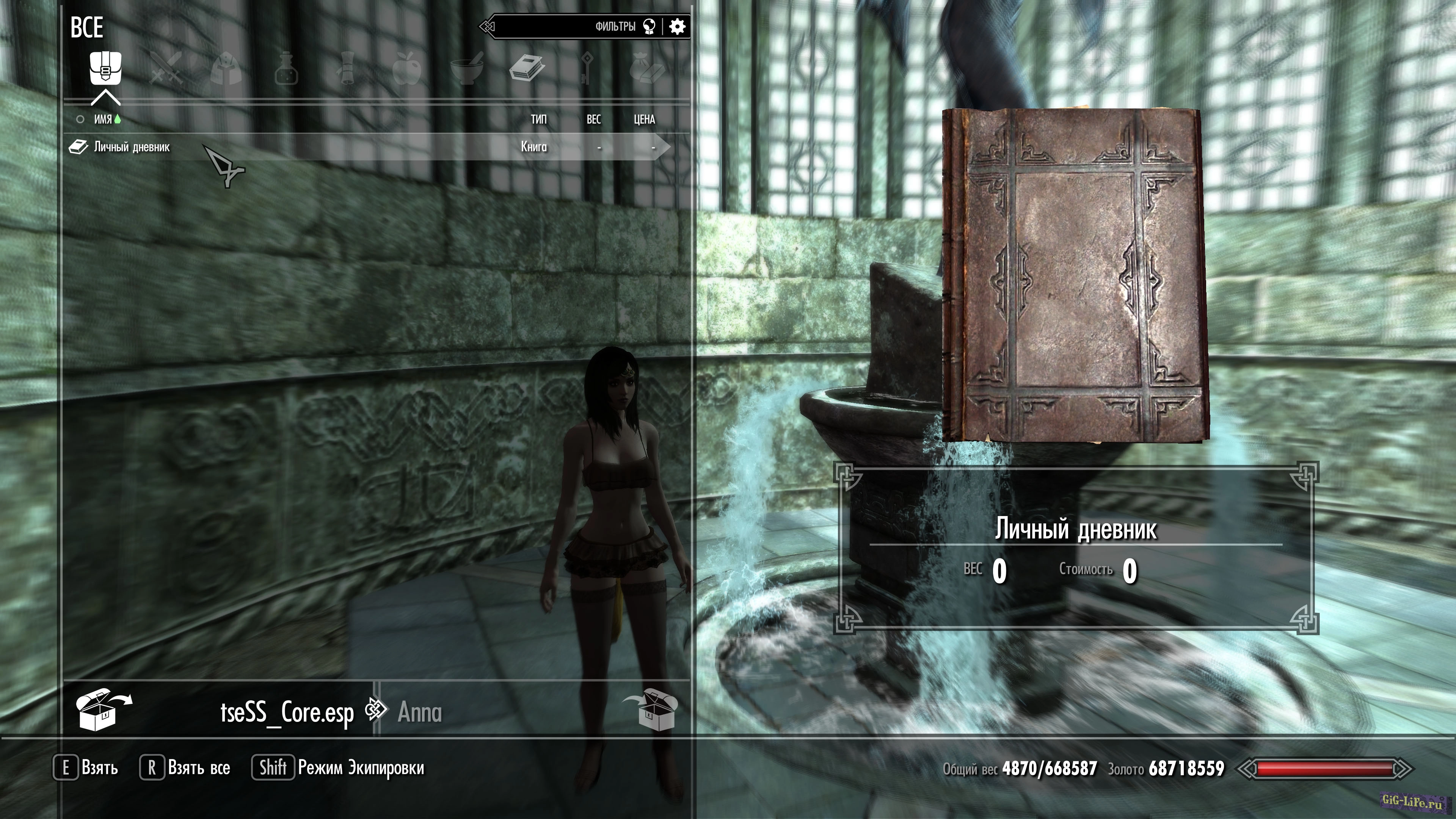
Task: Sort the list by ИМЯ column
Action: (103, 119)
